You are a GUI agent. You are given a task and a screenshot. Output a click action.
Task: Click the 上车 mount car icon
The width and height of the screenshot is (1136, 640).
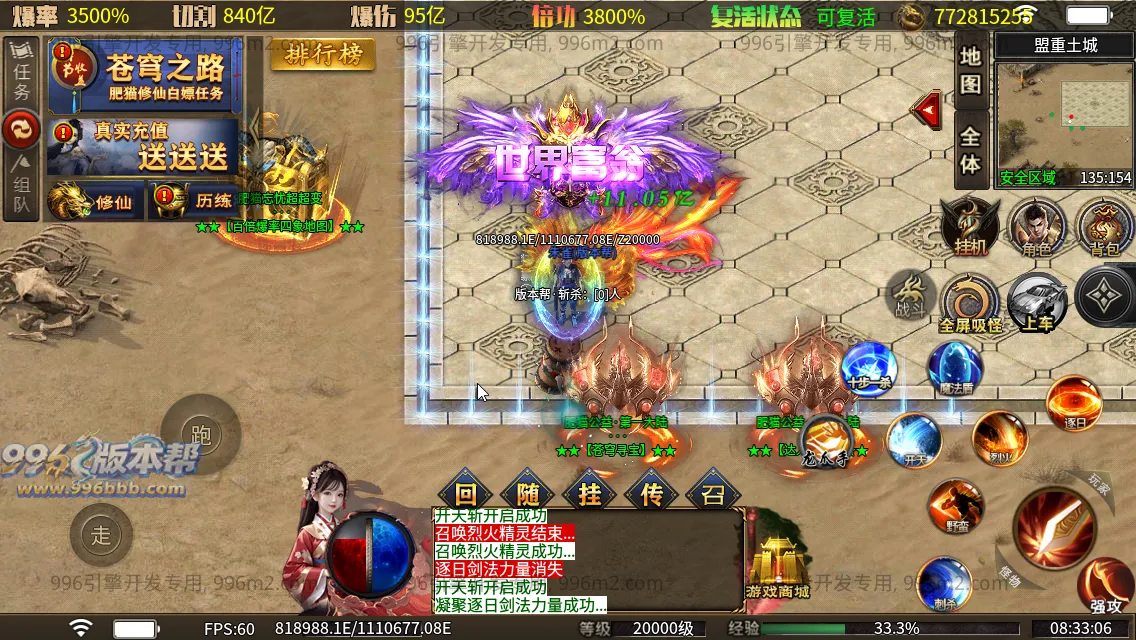(1037, 300)
